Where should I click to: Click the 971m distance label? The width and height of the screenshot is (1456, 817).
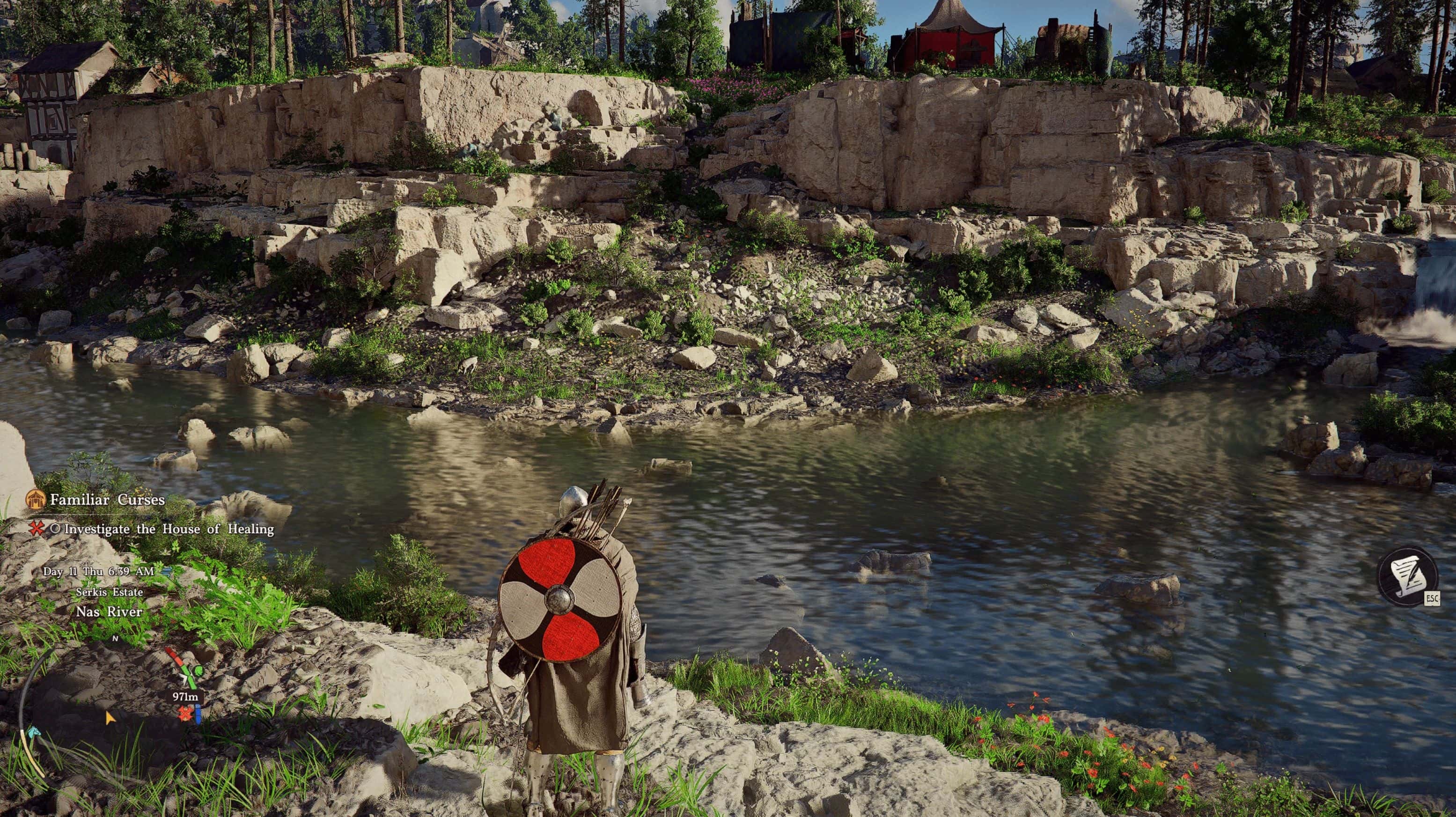185,697
